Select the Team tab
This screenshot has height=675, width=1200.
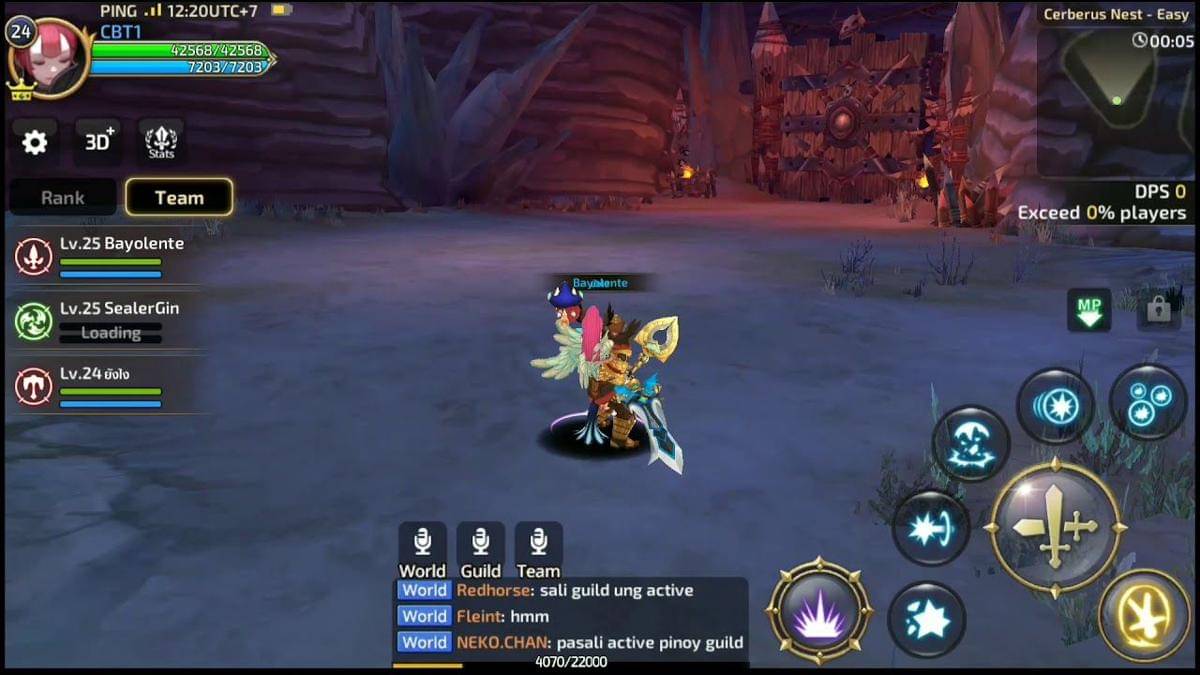[179, 198]
